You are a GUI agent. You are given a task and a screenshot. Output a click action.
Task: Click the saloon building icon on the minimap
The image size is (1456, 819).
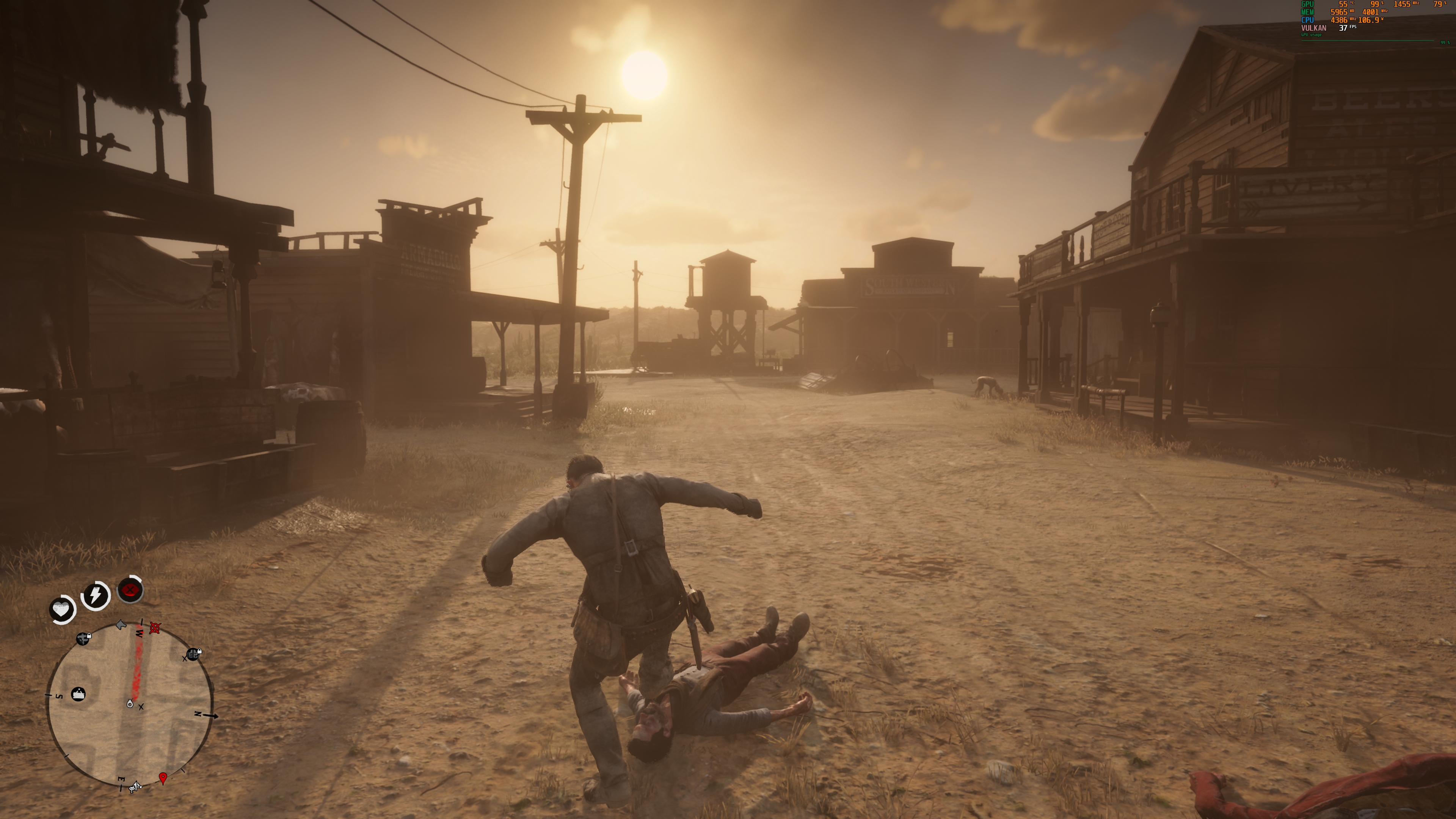[x=193, y=654]
